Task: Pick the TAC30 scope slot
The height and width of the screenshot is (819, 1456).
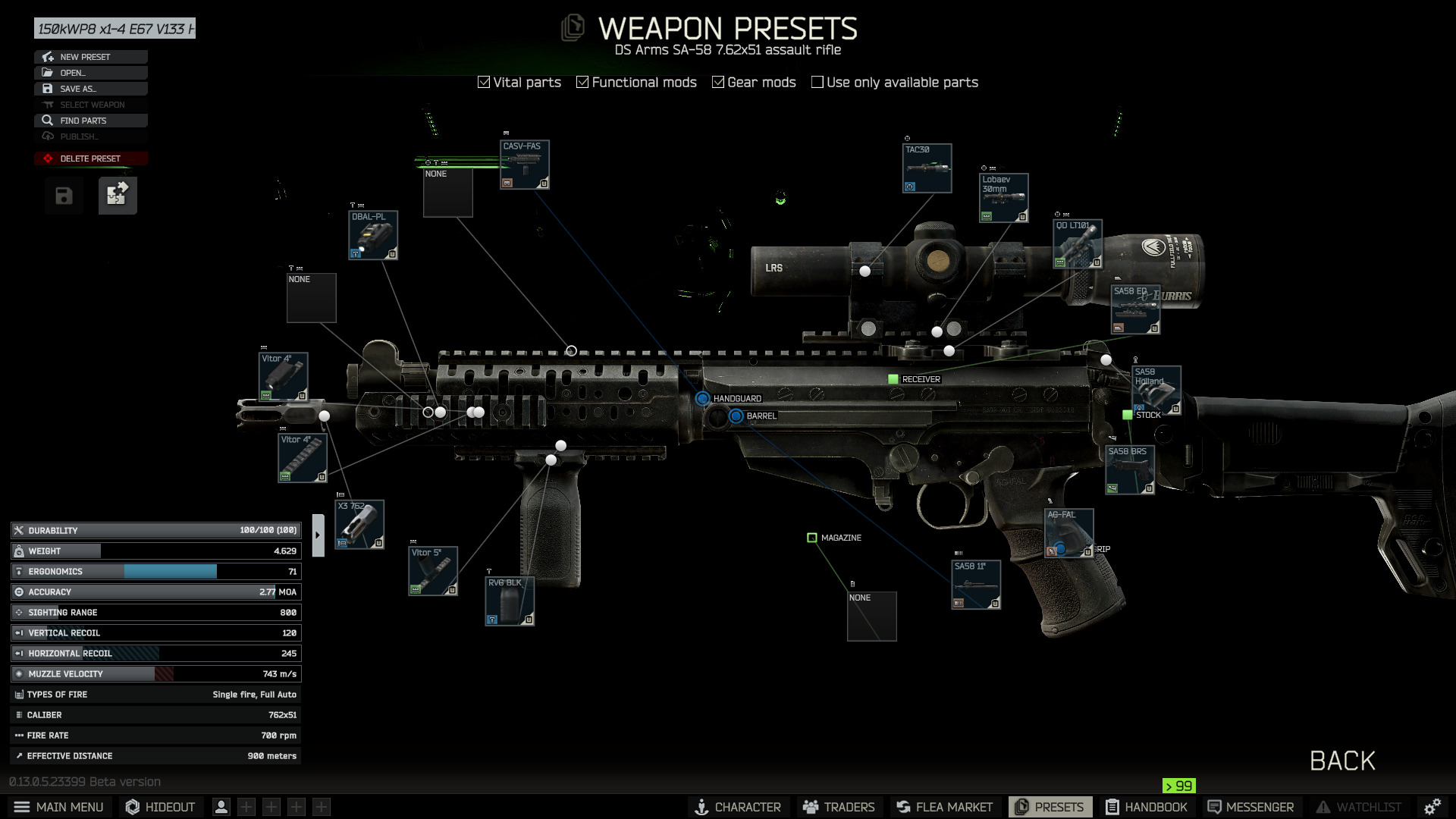Action: pos(927,168)
